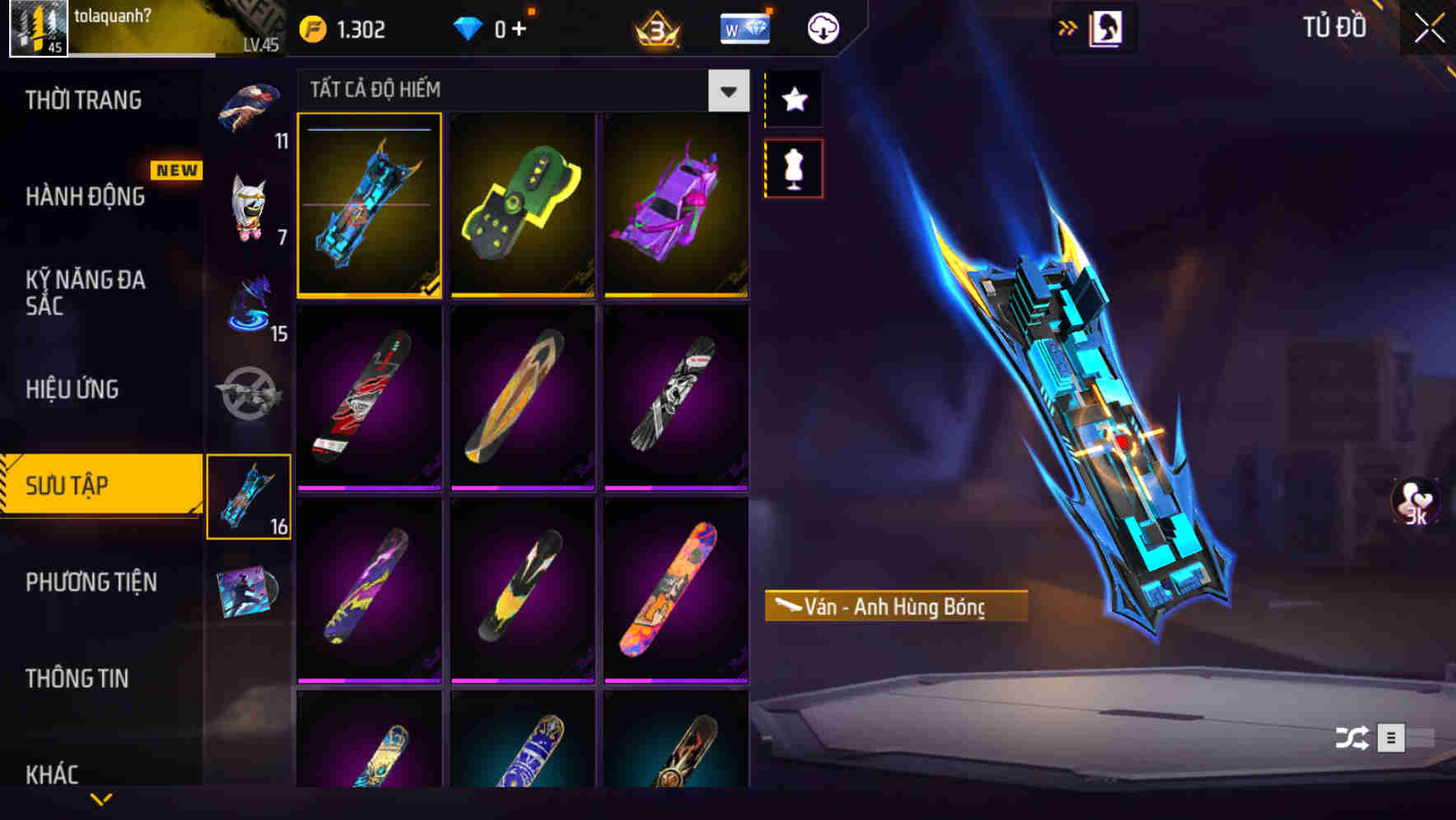Collapse the preview with the double-arrow chevron

(1068, 26)
